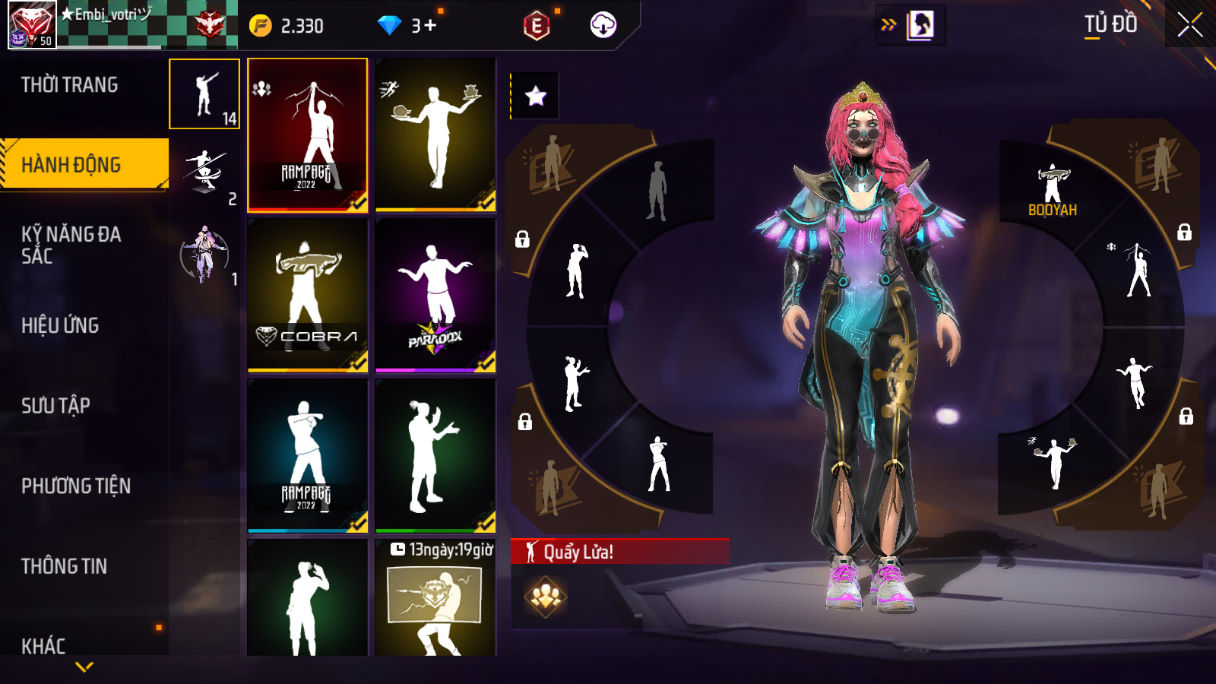
Task: Open the Phương Tiện category
Action: pyautogui.click(x=76, y=486)
